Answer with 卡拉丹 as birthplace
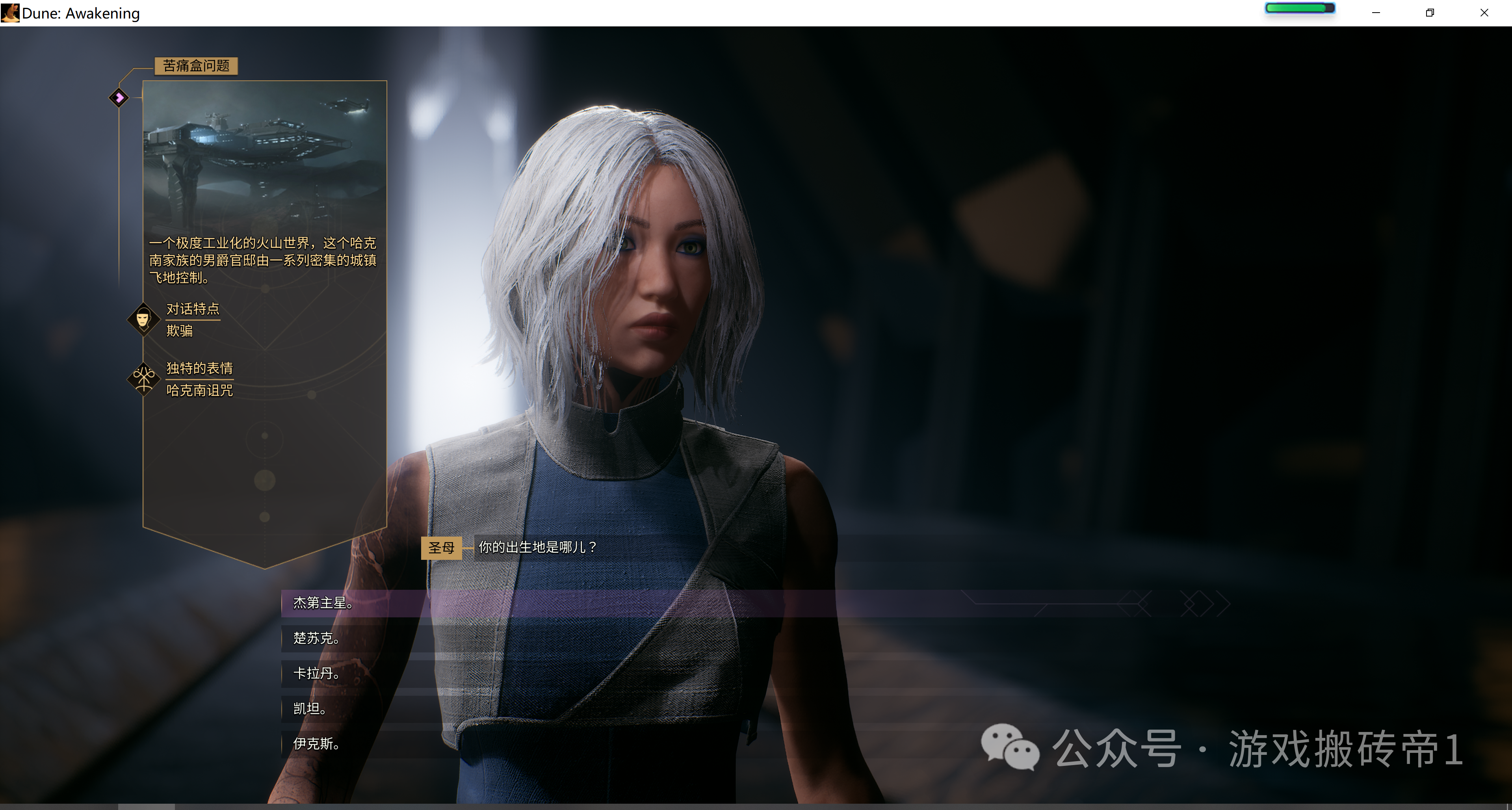 point(316,674)
